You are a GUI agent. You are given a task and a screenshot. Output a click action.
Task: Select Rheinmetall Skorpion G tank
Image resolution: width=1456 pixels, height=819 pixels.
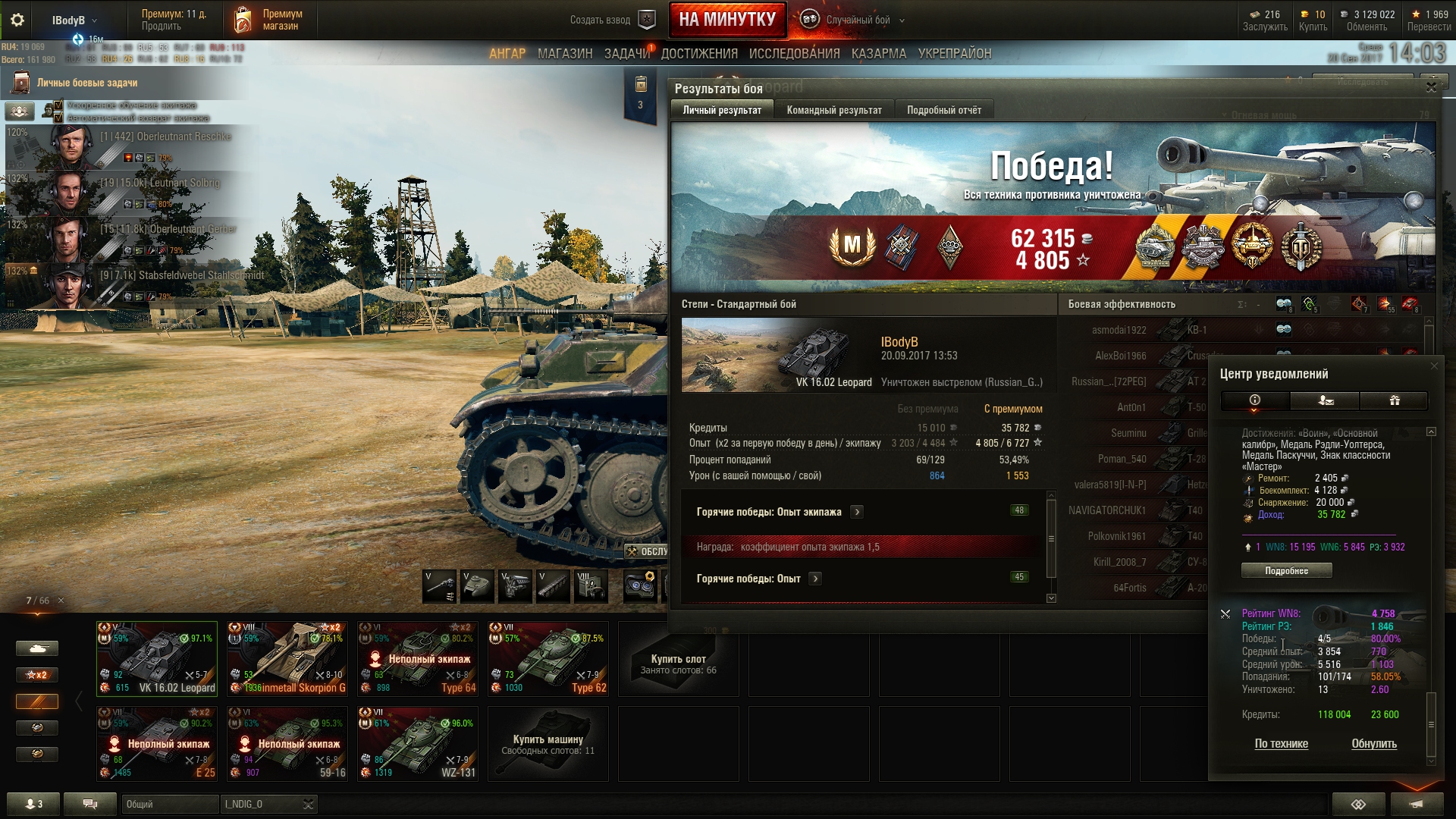[287, 658]
